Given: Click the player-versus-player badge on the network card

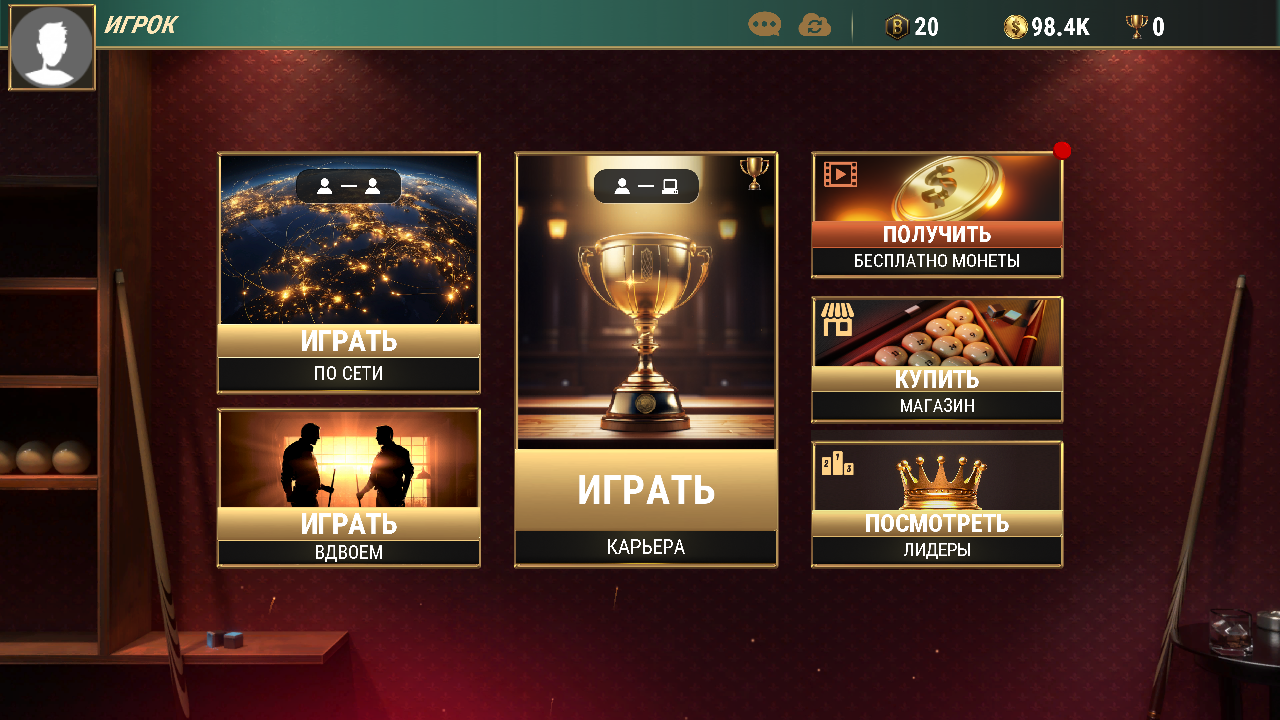Looking at the screenshot, I should click(348, 186).
